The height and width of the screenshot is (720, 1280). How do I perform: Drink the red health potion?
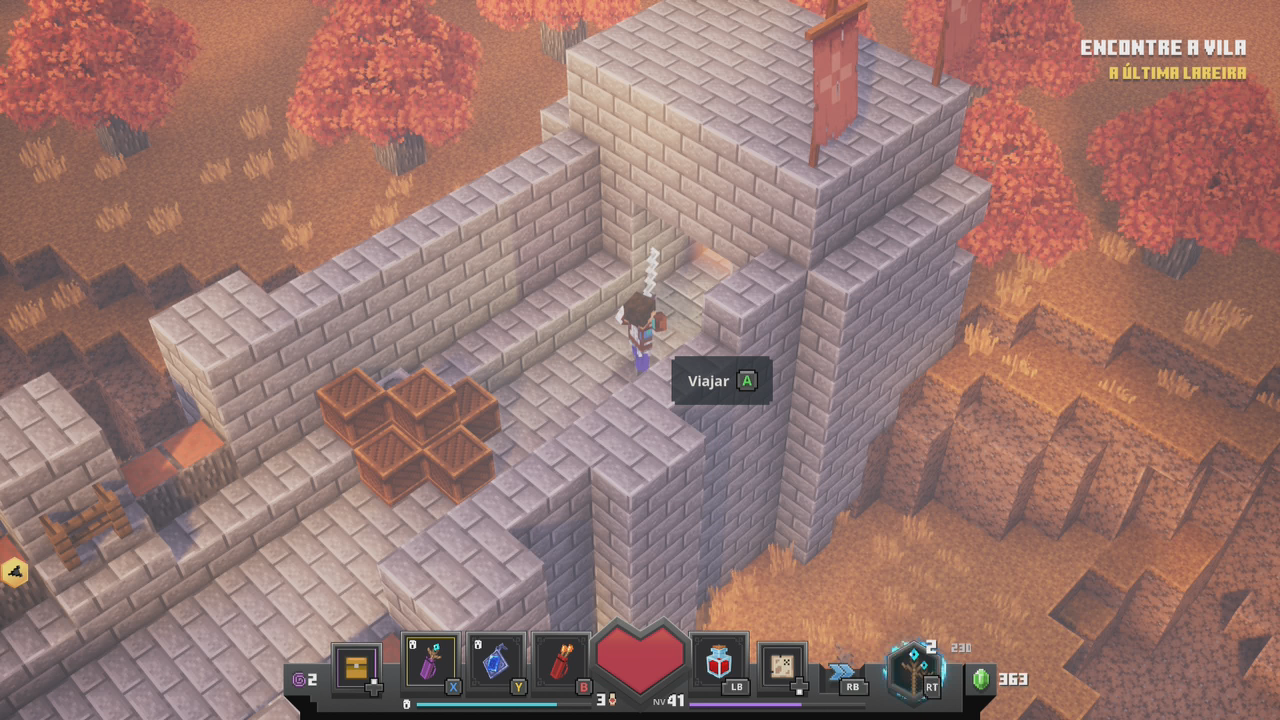719,662
